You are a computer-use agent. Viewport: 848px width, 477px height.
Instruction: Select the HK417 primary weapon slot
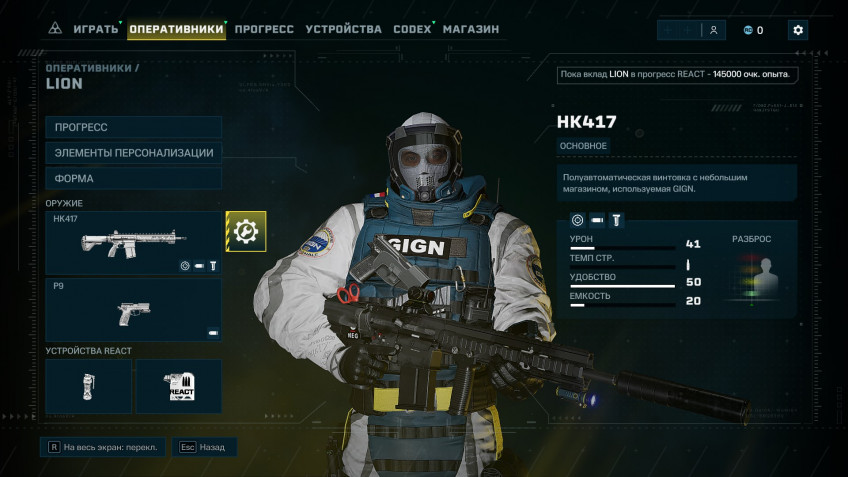click(134, 242)
